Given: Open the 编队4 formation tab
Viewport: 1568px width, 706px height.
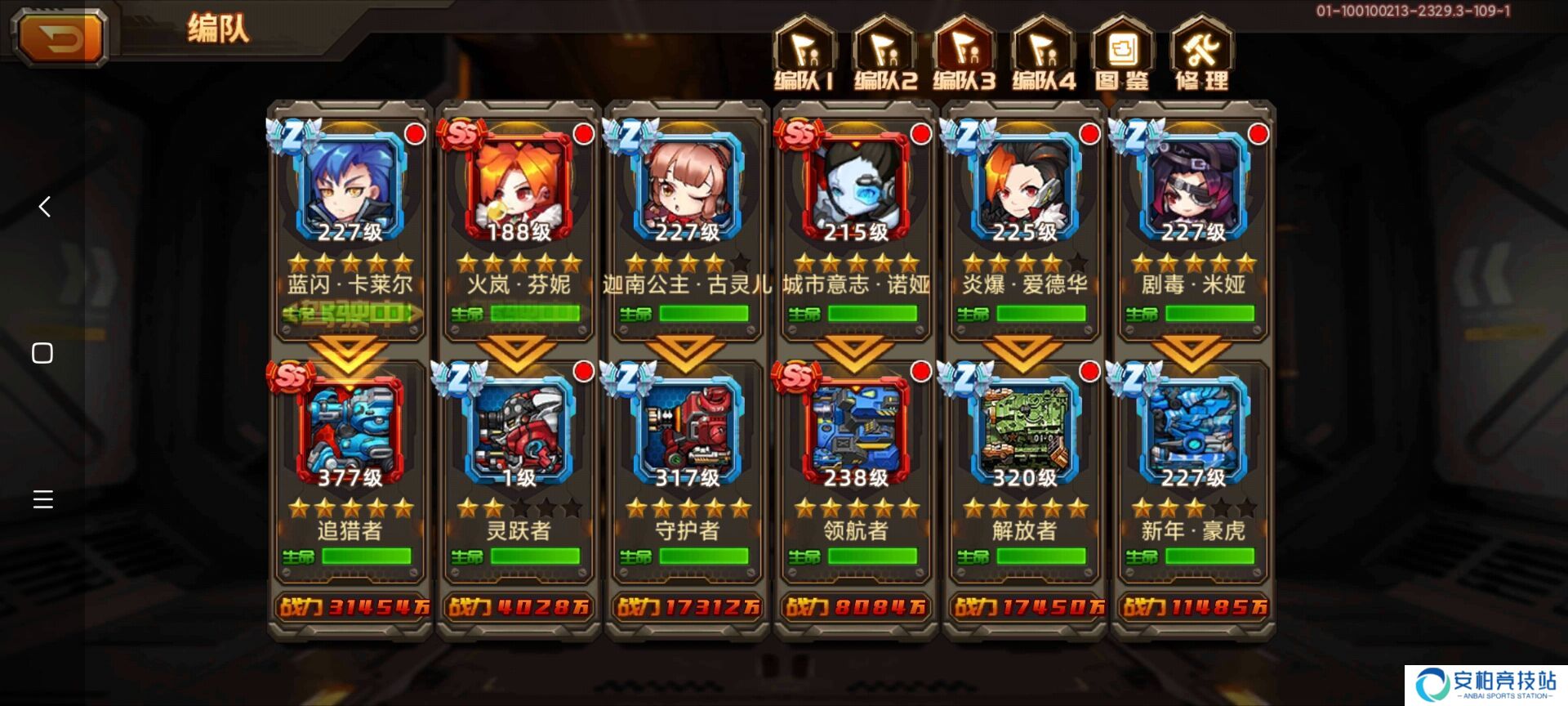Looking at the screenshot, I should [1043, 54].
